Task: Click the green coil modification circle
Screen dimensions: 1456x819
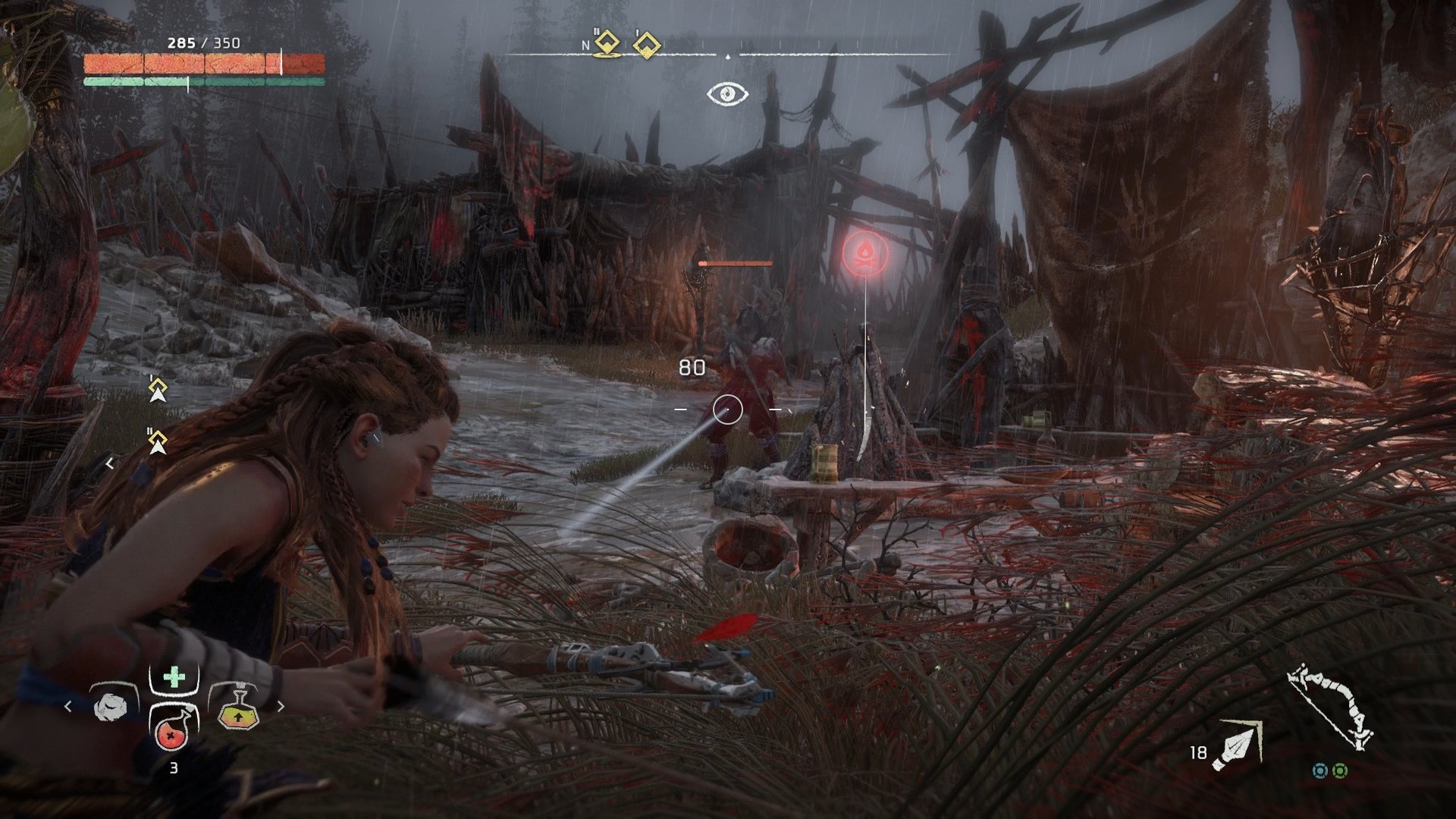Action: [1340, 770]
